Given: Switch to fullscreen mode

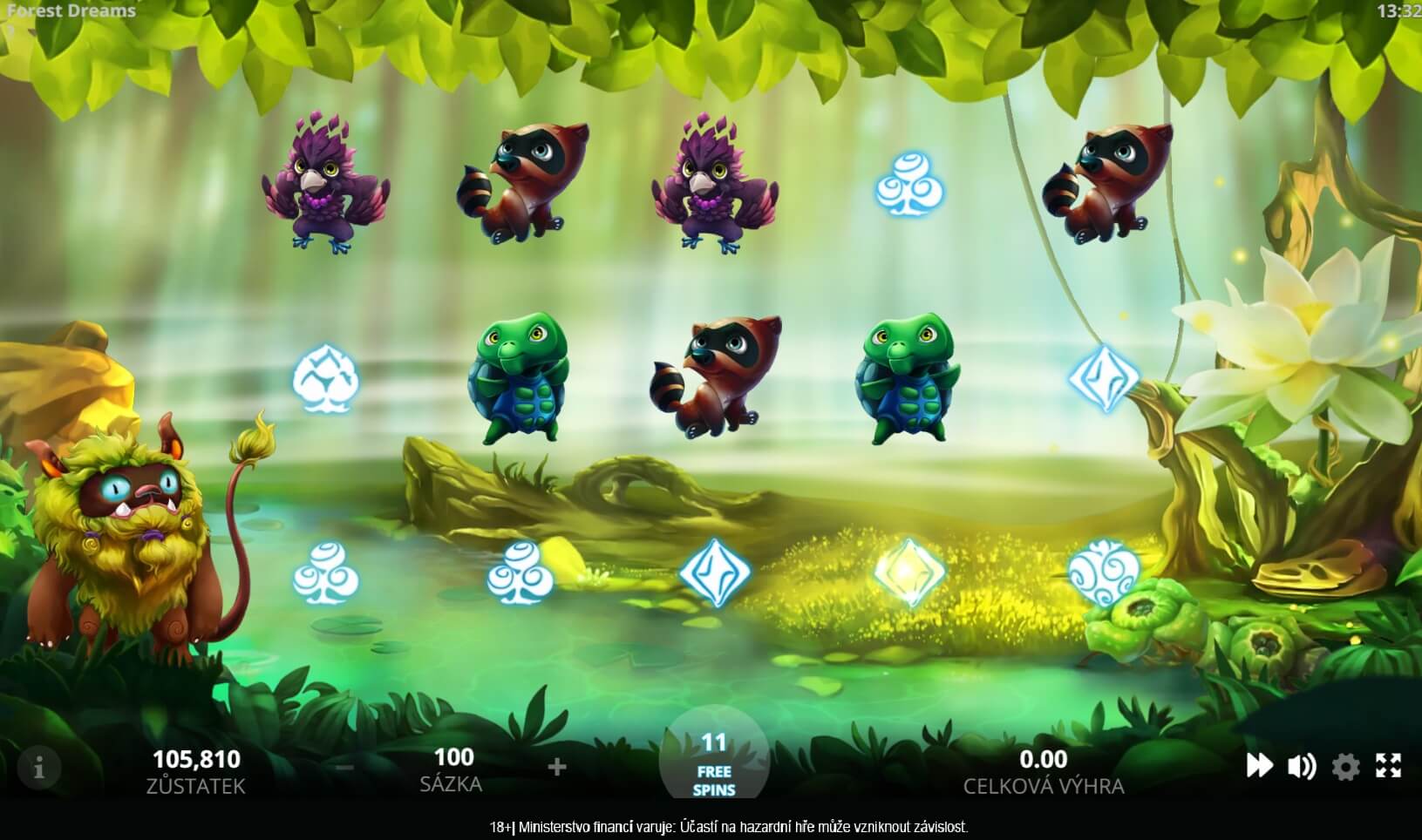Looking at the screenshot, I should tap(1388, 766).
